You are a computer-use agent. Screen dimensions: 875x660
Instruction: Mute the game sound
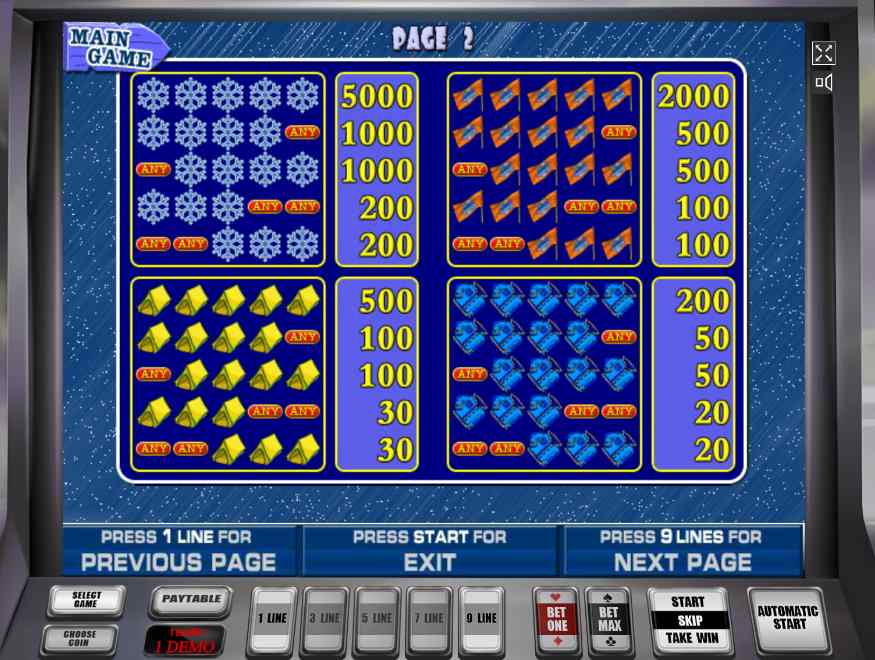point(823,83)
